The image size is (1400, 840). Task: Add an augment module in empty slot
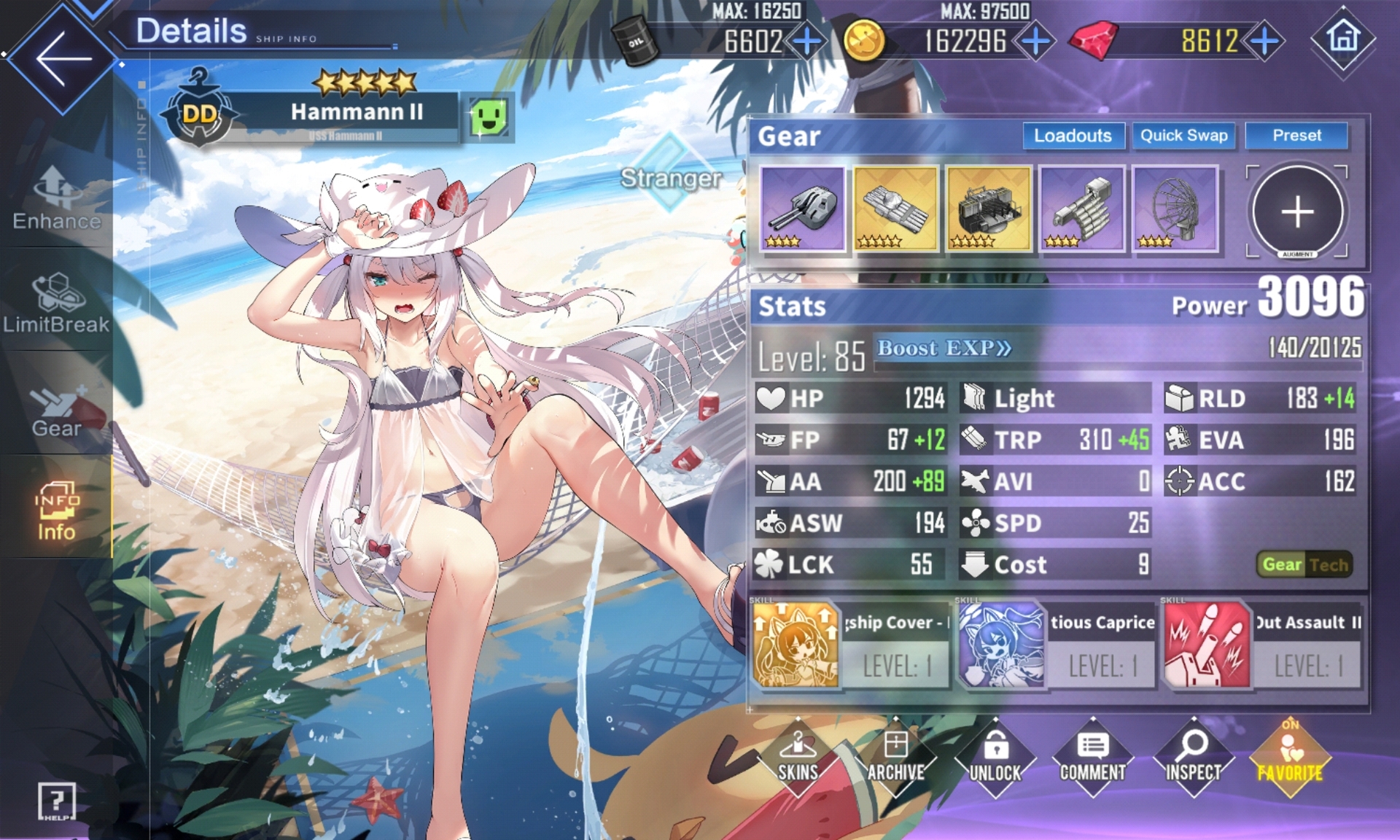(x=1297, y=211)
